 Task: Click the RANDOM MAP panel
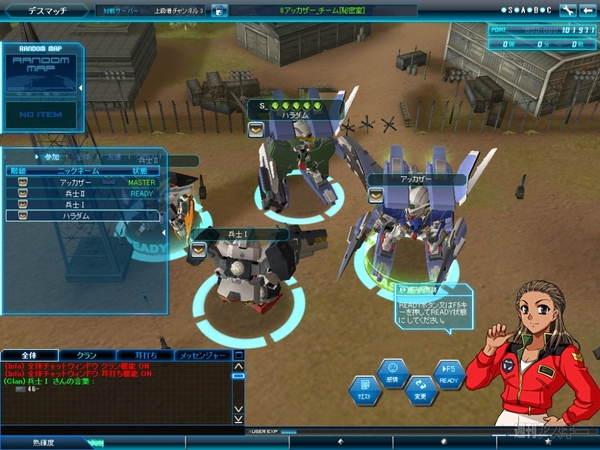(x=41, y=70)
